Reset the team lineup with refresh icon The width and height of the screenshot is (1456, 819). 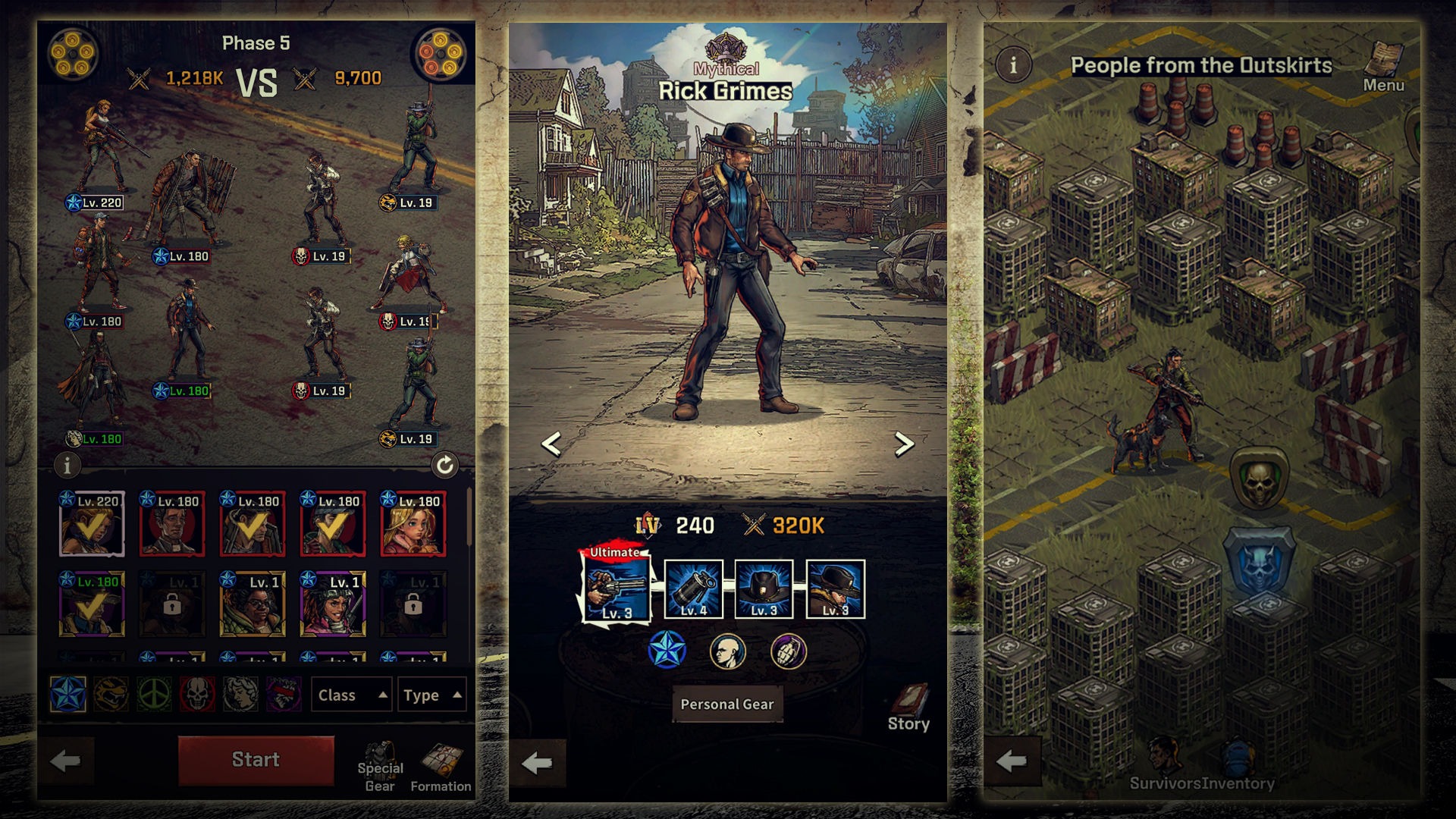444,465
